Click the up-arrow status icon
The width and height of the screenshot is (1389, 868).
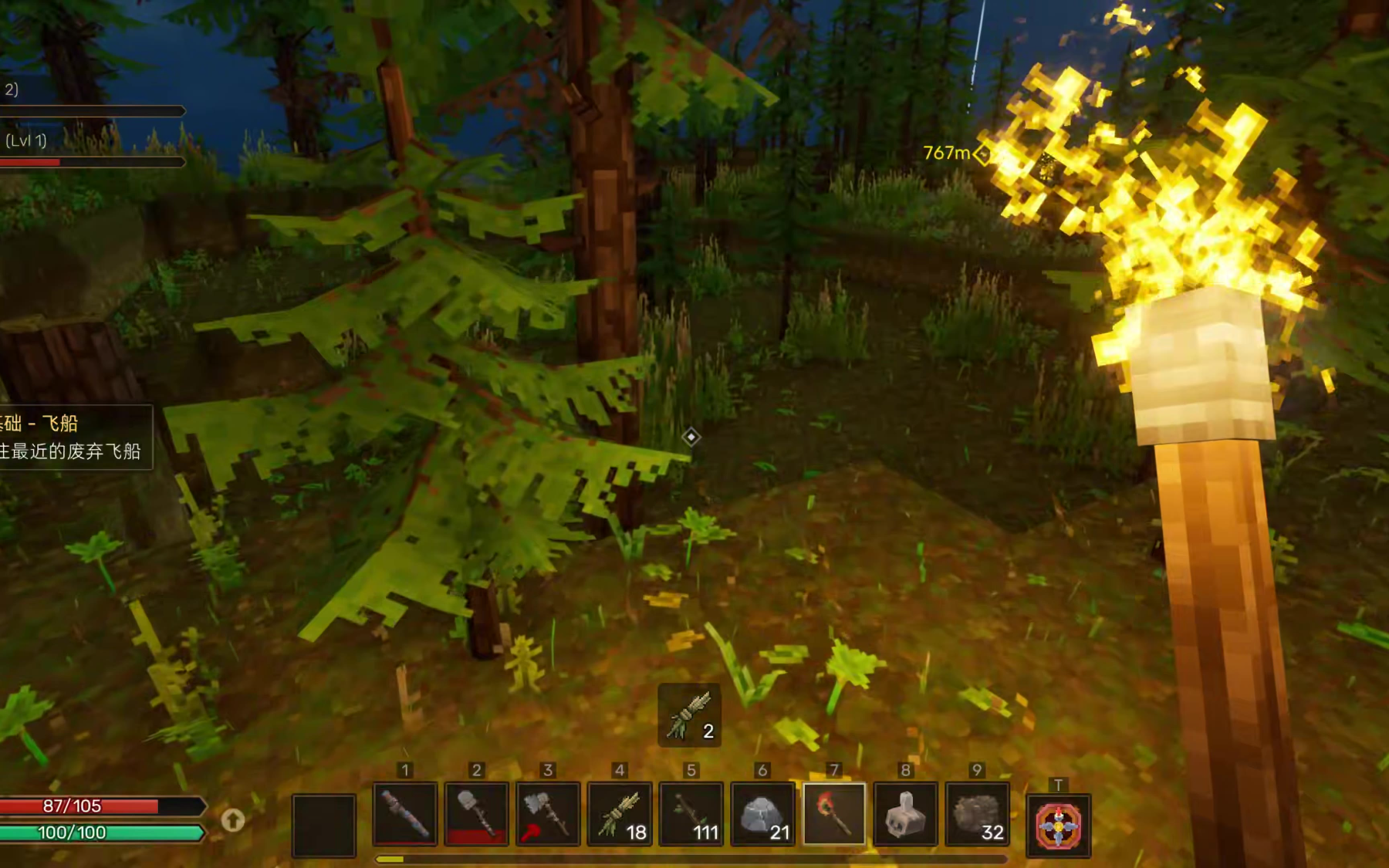tap(233, 819)
